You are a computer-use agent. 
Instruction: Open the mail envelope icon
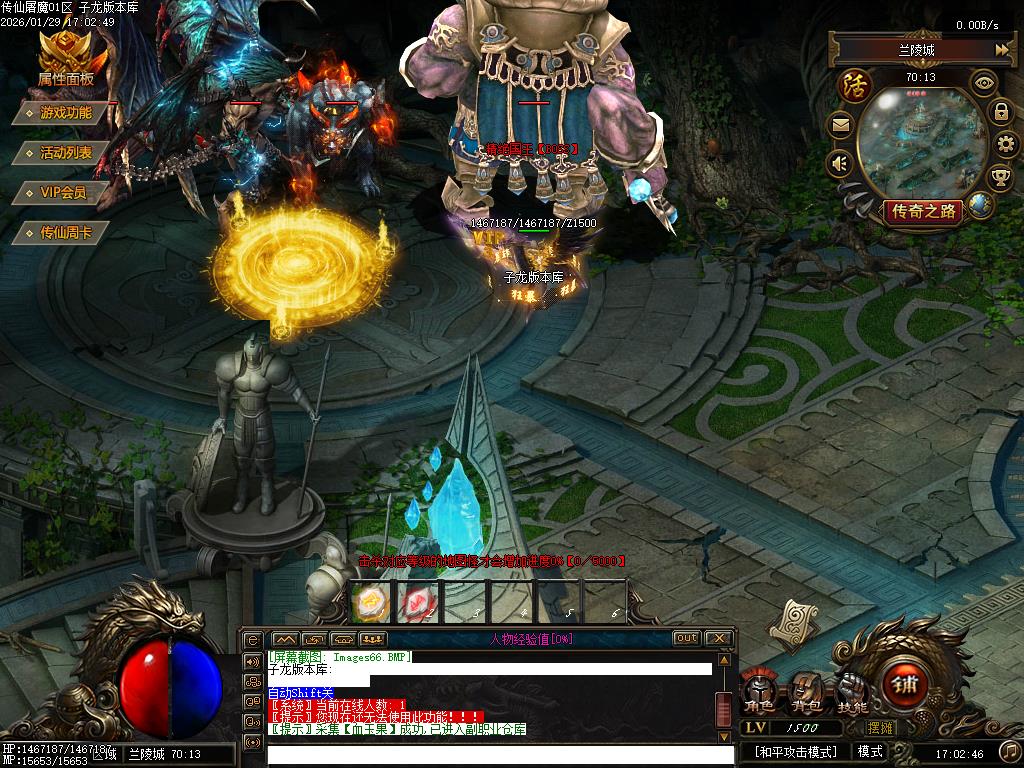(840, 126)
